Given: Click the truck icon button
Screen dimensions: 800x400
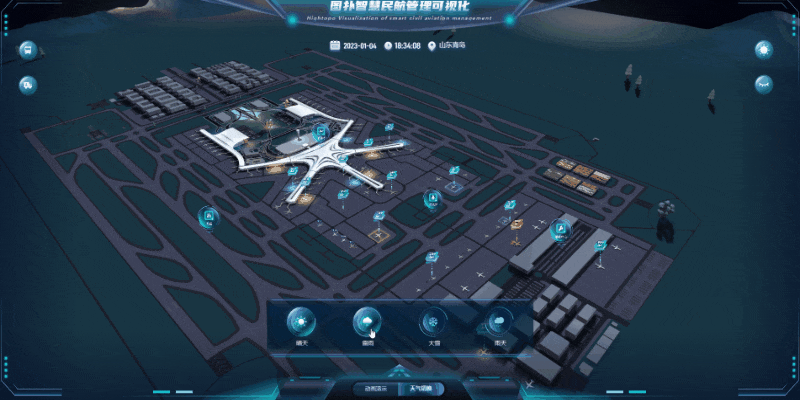Looking at the screenshot, I should [28, 84].
